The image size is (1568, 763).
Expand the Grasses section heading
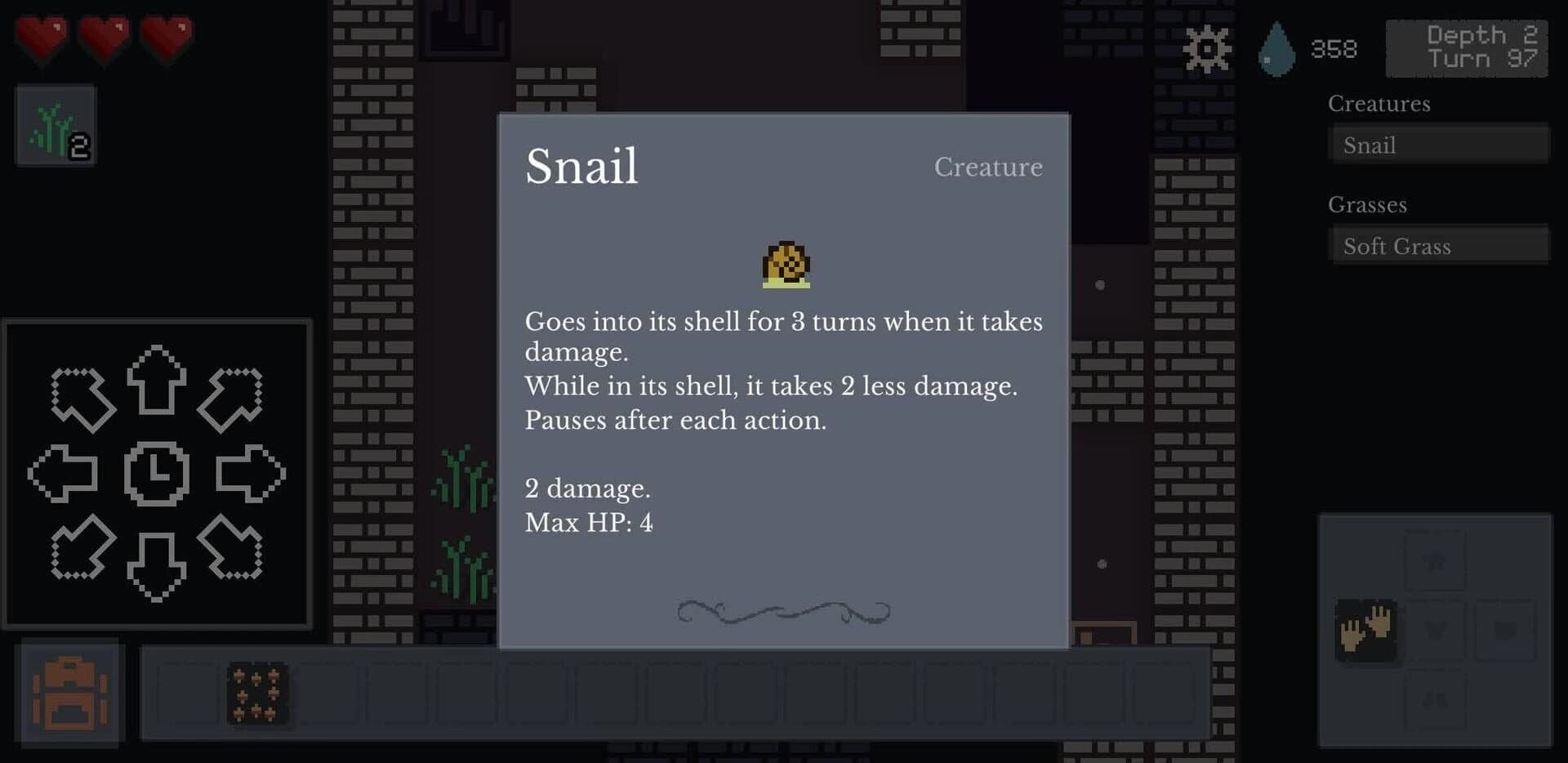tap(1368, 205)
